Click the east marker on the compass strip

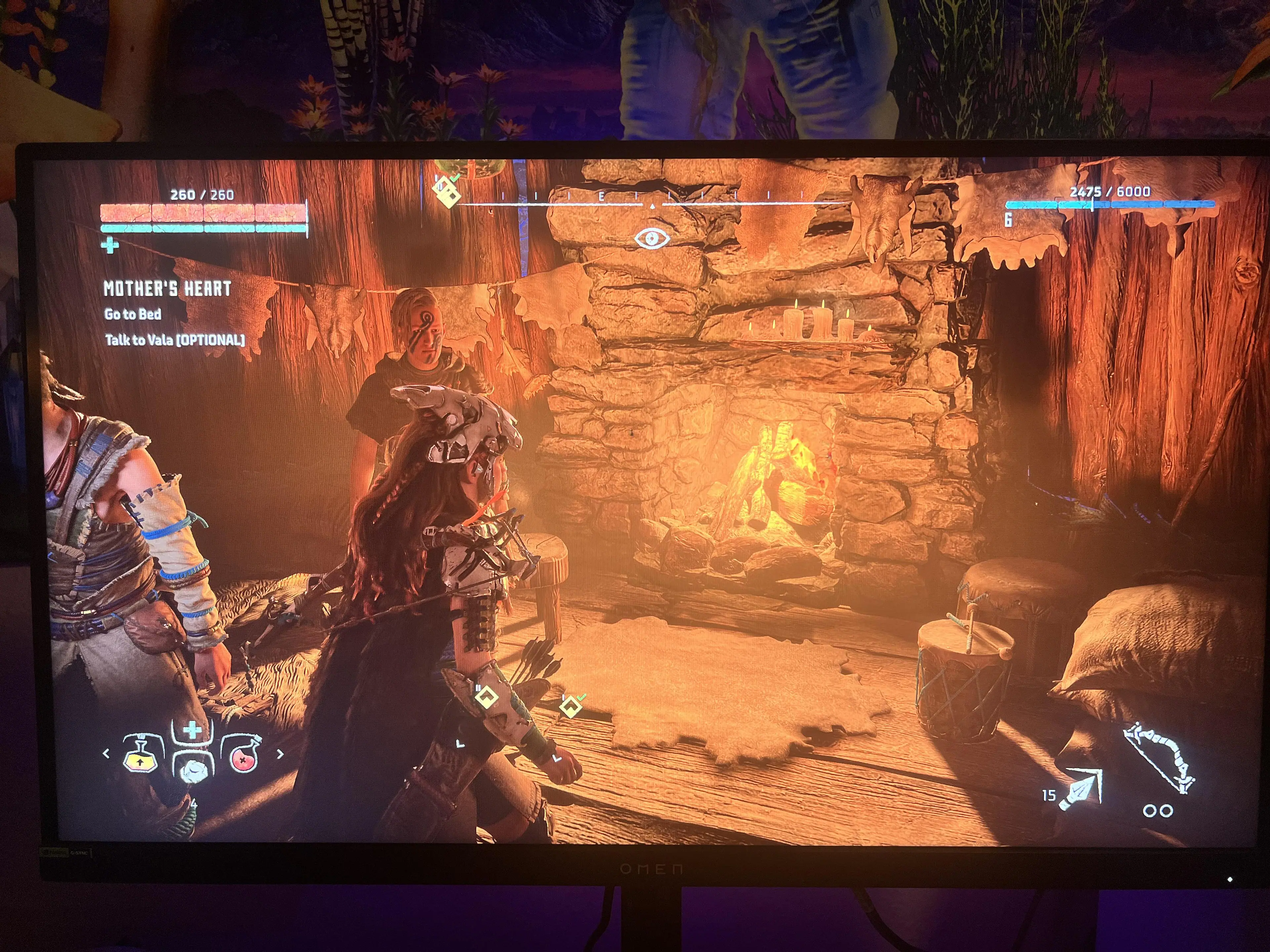tap(602, 196)
